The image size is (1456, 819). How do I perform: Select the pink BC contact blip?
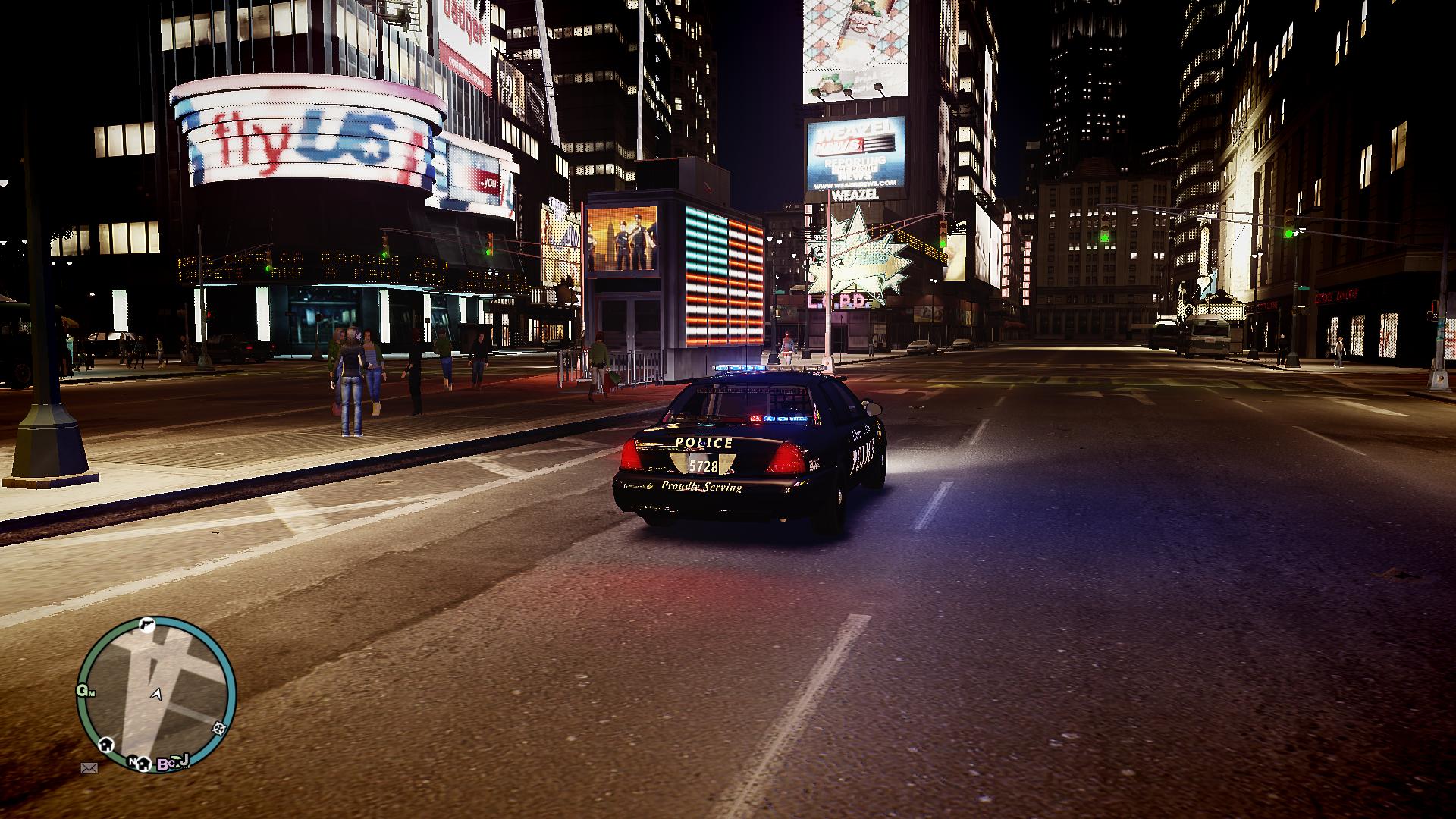click(165, 764)
